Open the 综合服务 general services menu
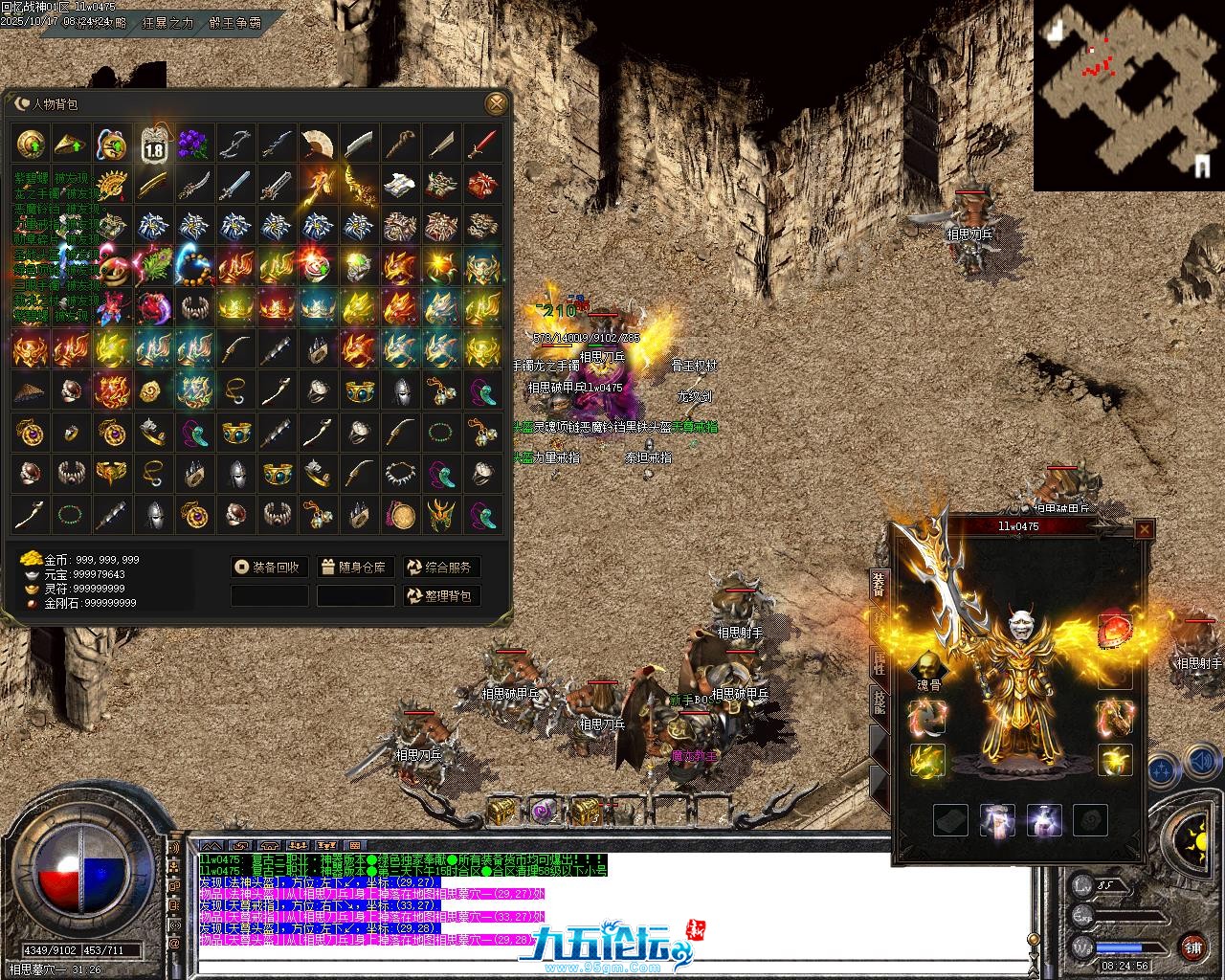The image size is (1225, 980). point(442,568)
